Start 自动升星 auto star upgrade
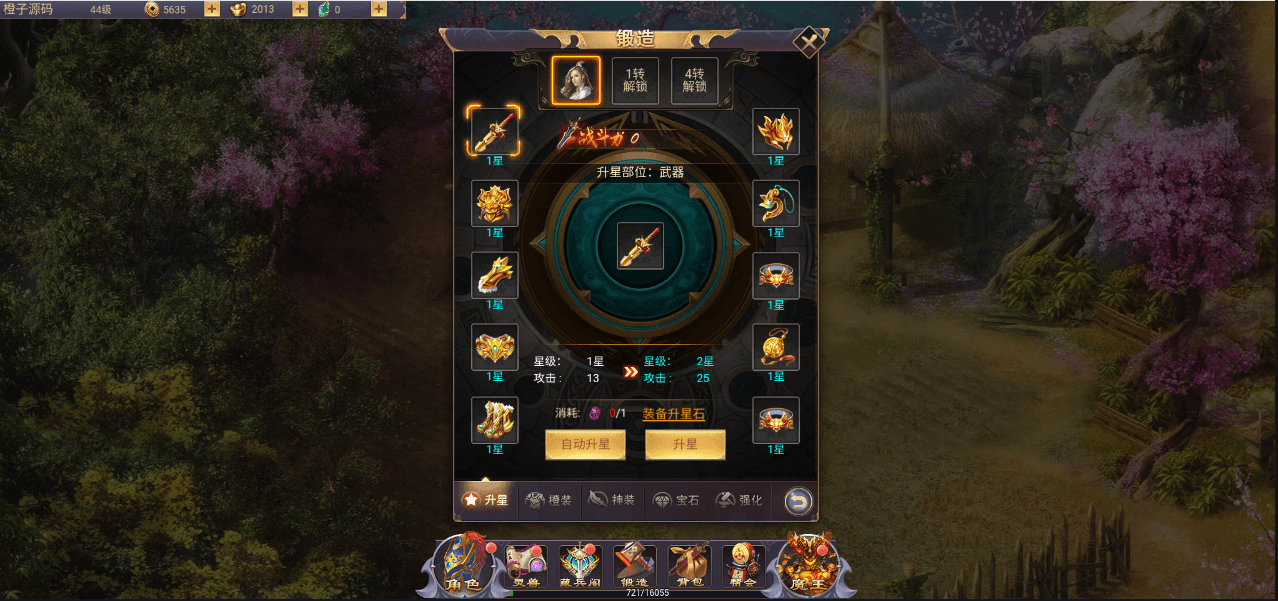1278x601 pixels. pyautogui.click(x=585, y=445)
